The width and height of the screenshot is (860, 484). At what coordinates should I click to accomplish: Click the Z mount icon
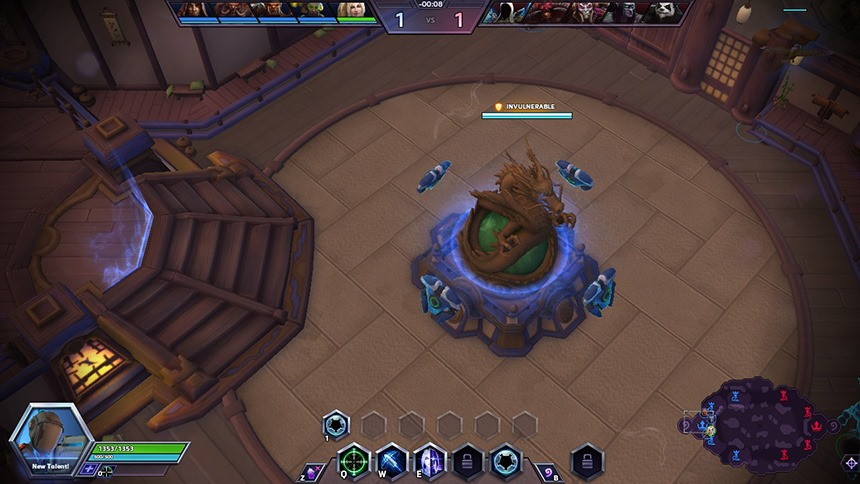(x=311, y=470)
